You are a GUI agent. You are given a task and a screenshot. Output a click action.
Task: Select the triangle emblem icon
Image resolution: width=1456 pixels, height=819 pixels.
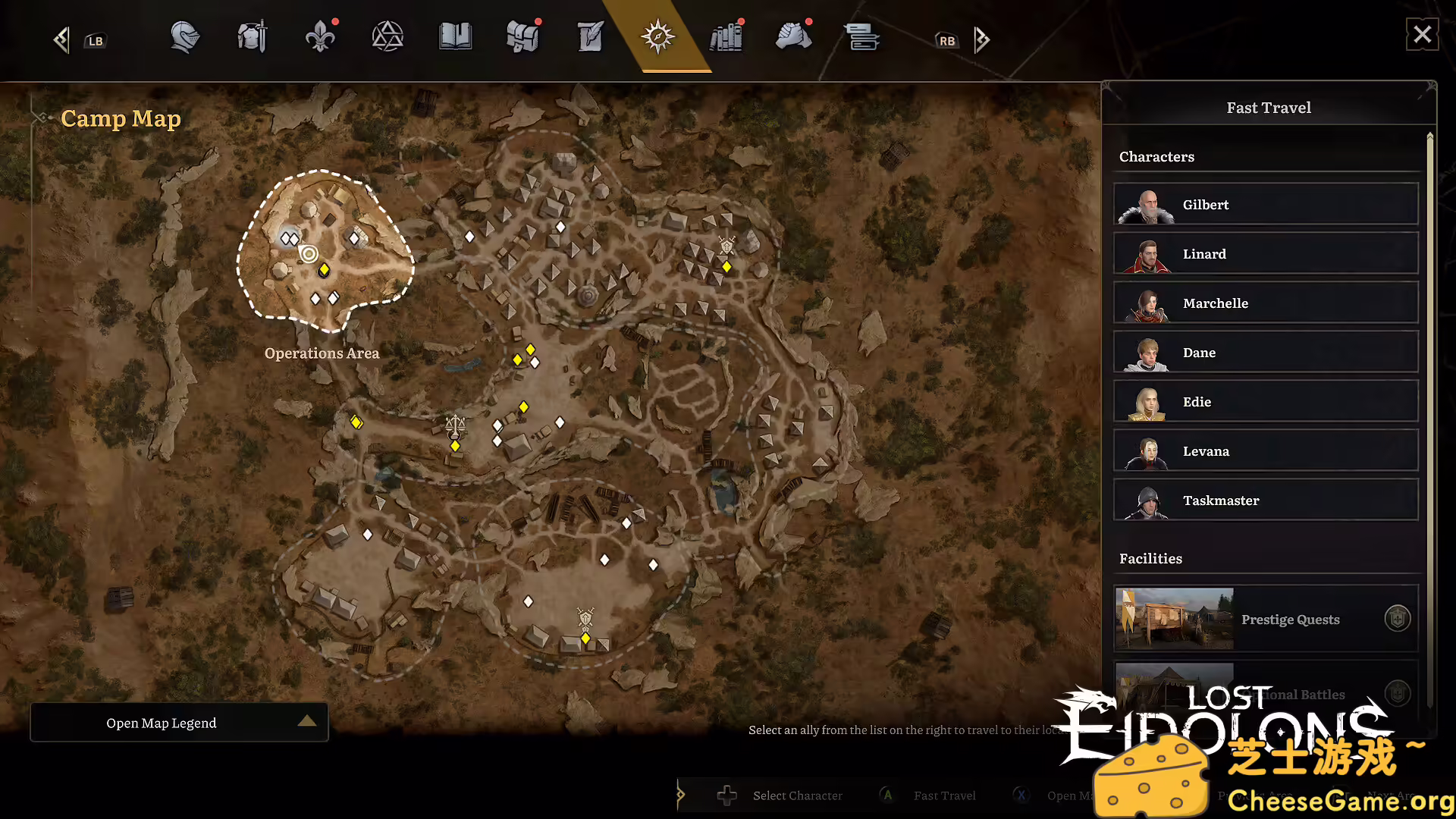(388, 36)
